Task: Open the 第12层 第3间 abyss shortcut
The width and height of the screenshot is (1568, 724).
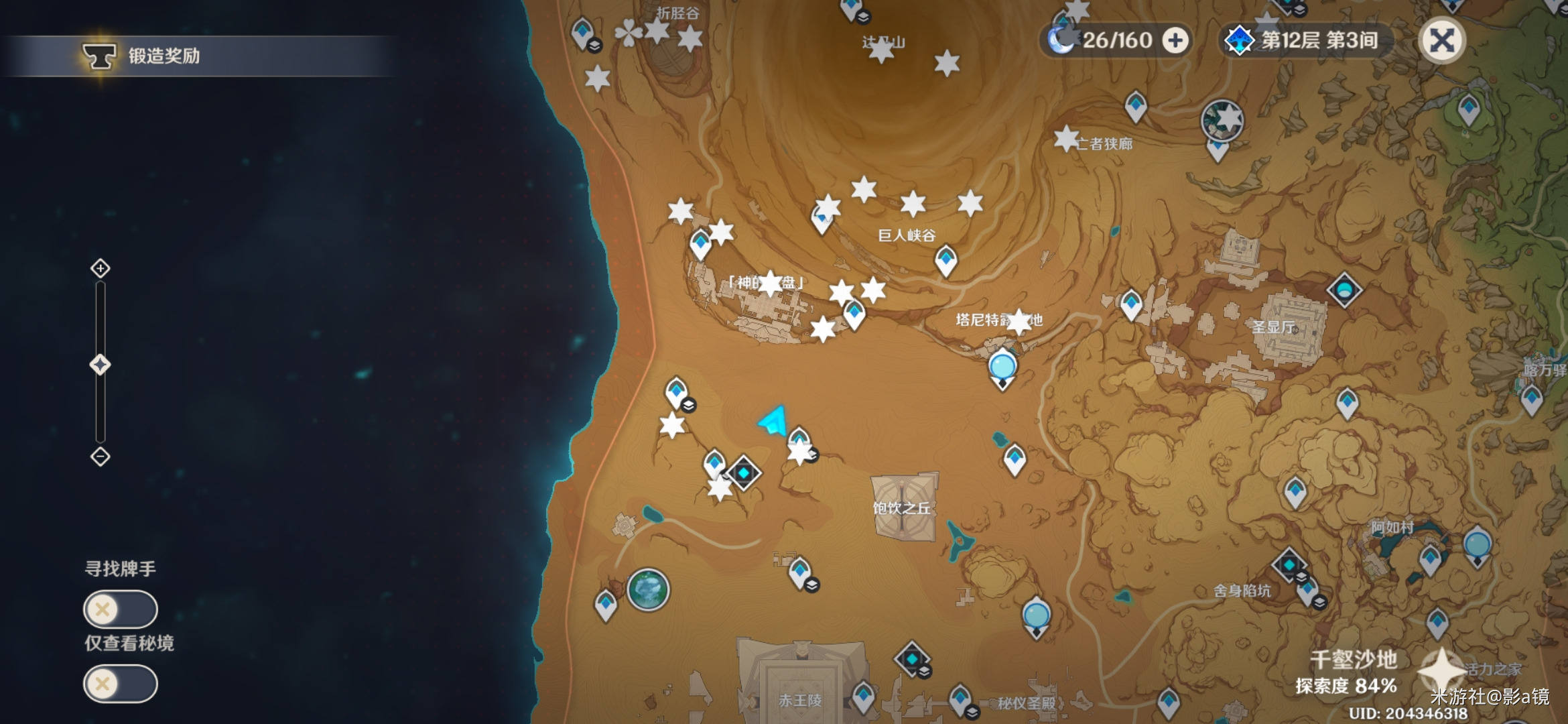Action: [x=1303, y=41]
